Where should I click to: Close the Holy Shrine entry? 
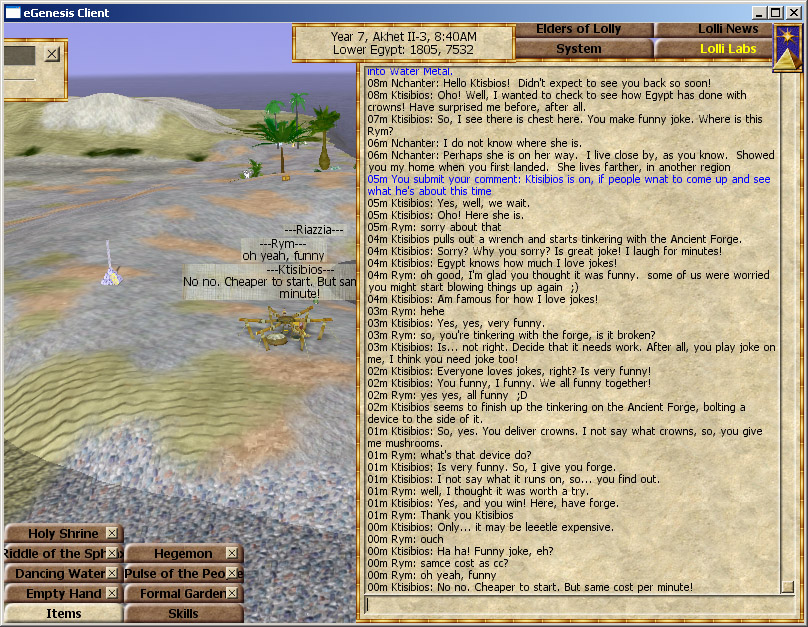coord(113,534)
